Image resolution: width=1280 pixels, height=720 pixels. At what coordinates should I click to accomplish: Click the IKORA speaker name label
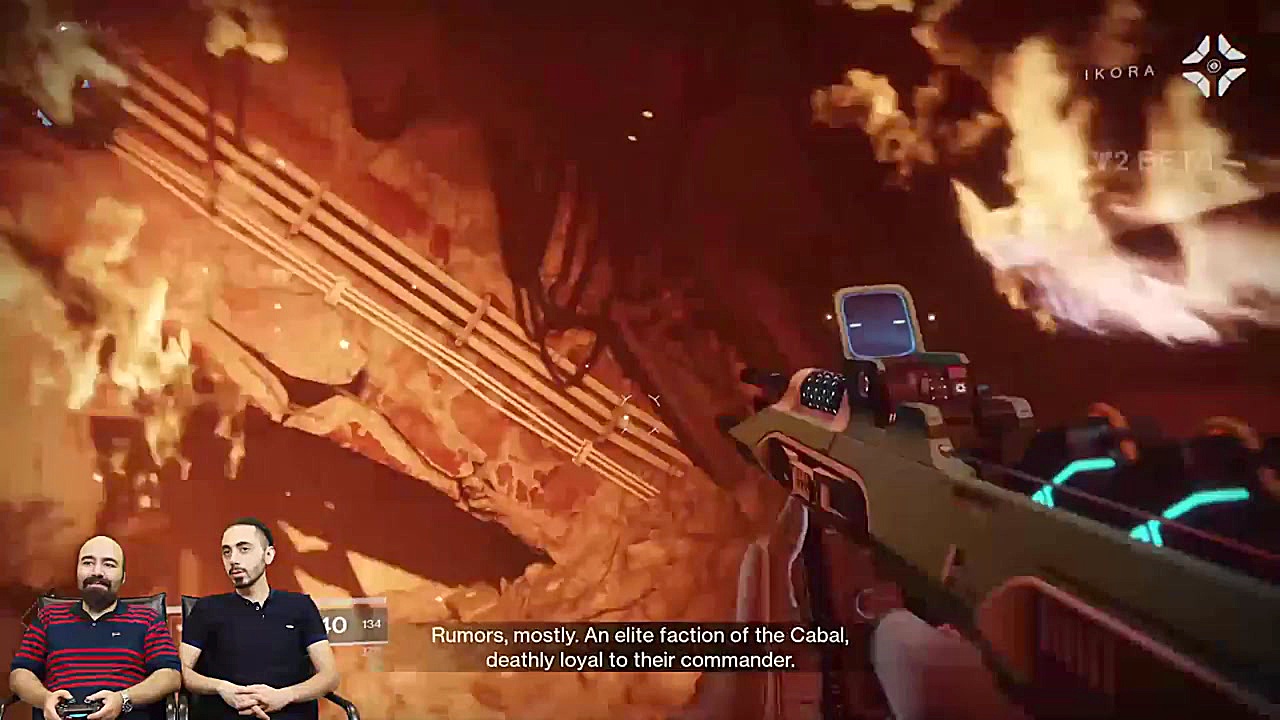coord(1118,72)
